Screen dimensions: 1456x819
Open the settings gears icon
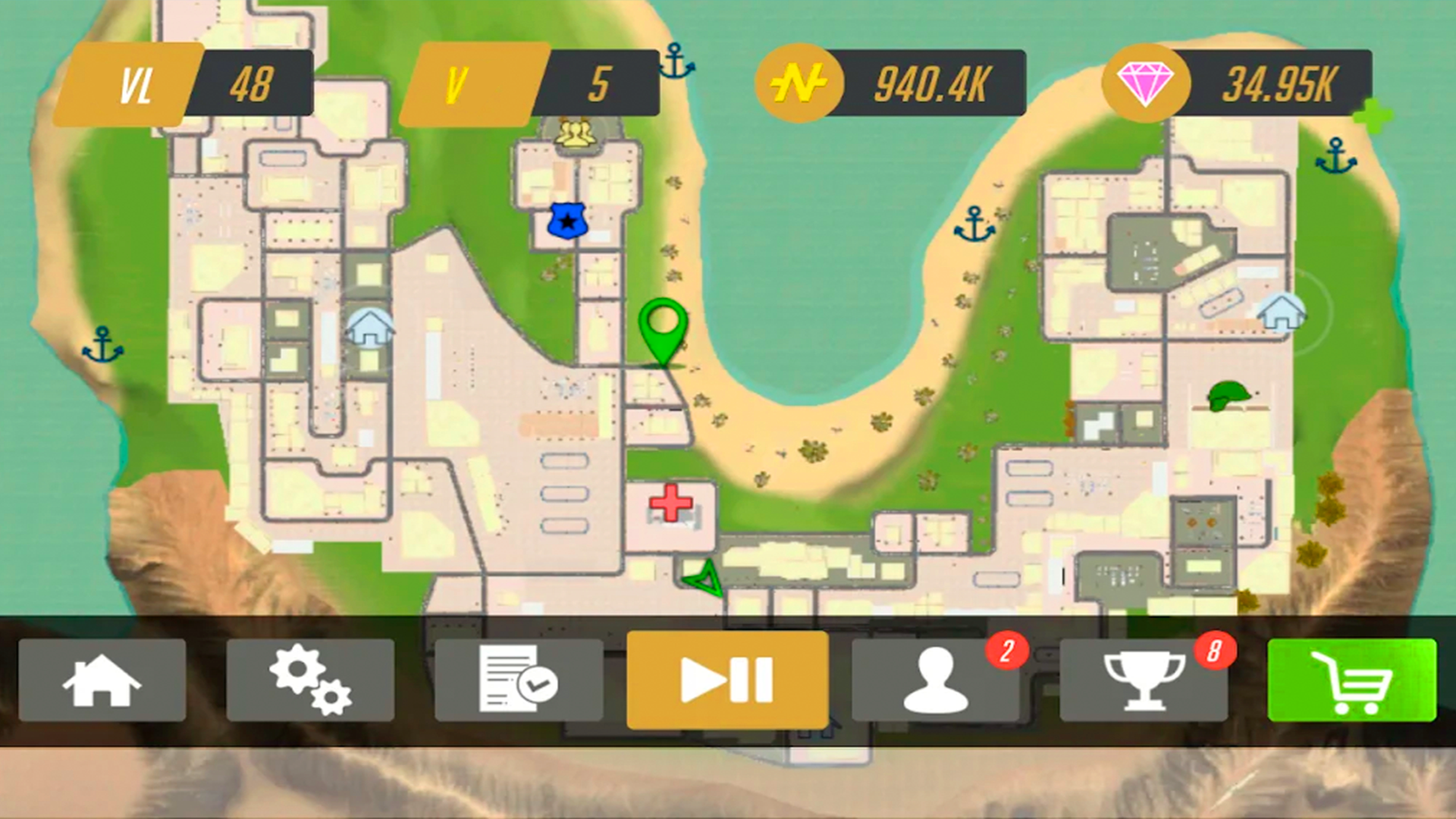(x=312, y=680)
